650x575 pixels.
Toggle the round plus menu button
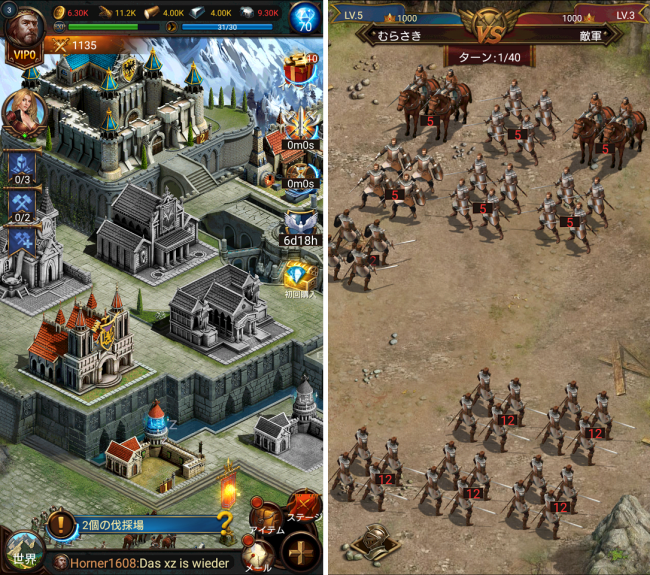[301, 553]
